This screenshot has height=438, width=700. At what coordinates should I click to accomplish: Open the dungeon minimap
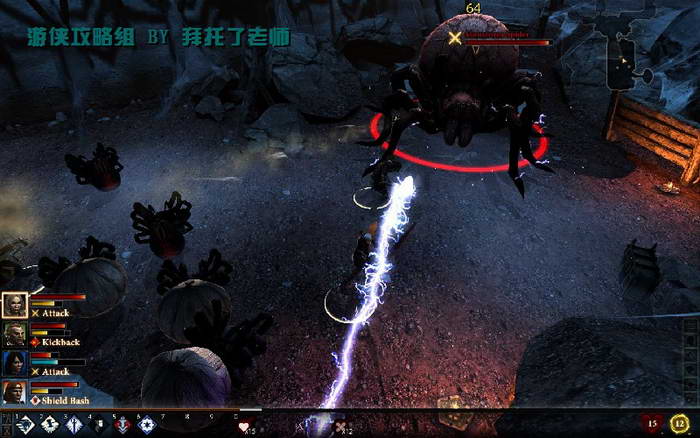pos(623,55)
